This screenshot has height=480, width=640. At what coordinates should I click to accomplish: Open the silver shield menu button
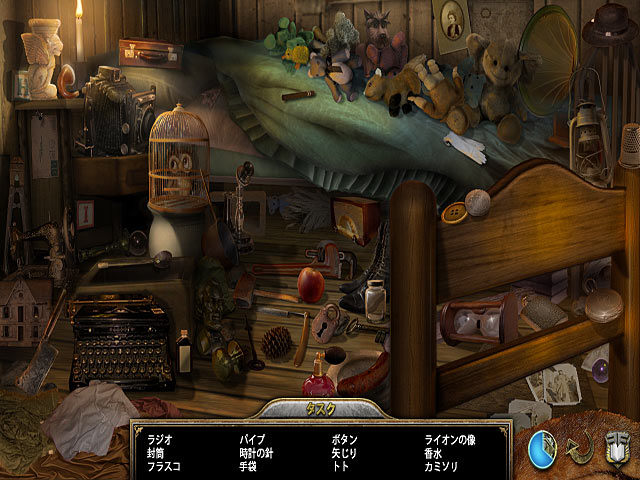[x=617, y=446]
